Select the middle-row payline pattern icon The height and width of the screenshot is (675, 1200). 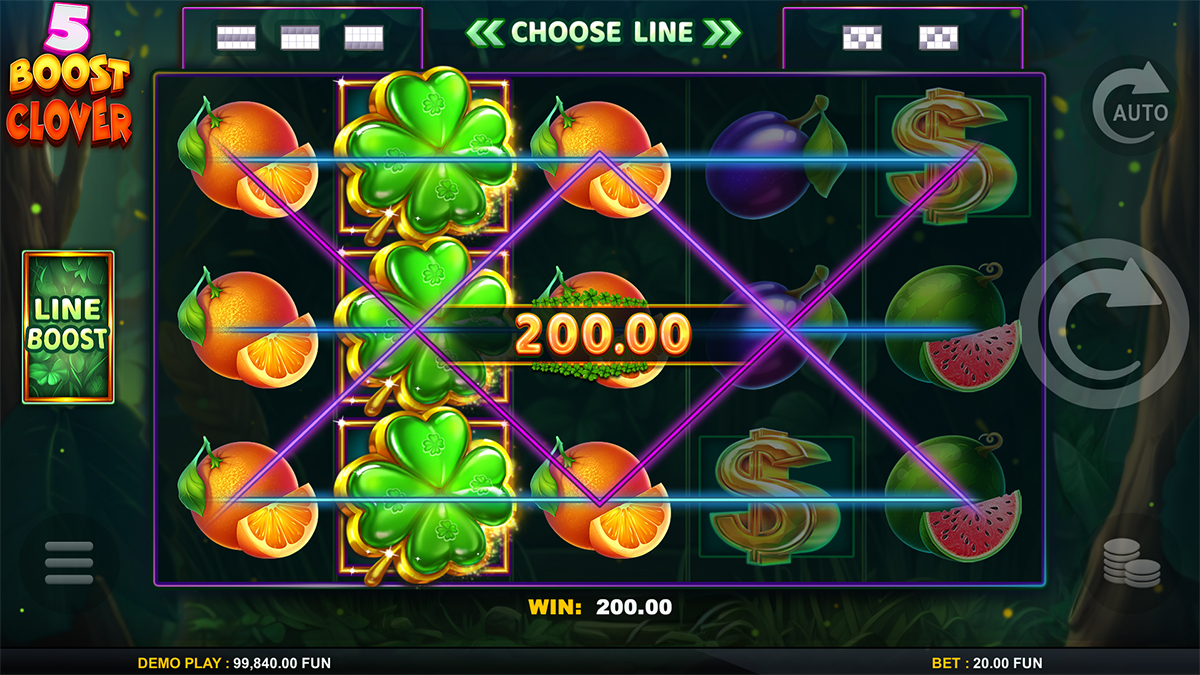click(236, 38)
